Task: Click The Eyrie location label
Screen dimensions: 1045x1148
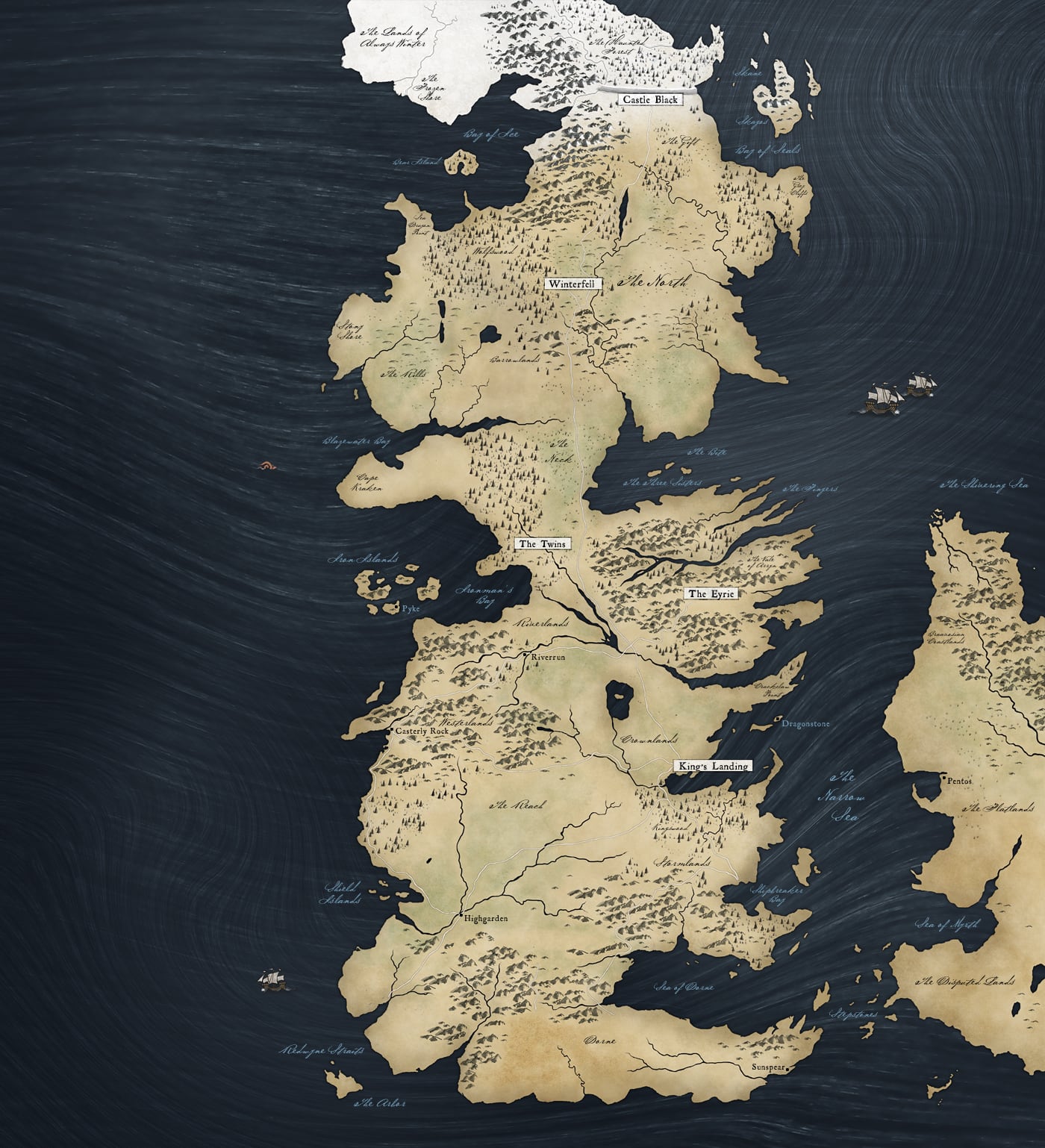Action: coord(712,593)
